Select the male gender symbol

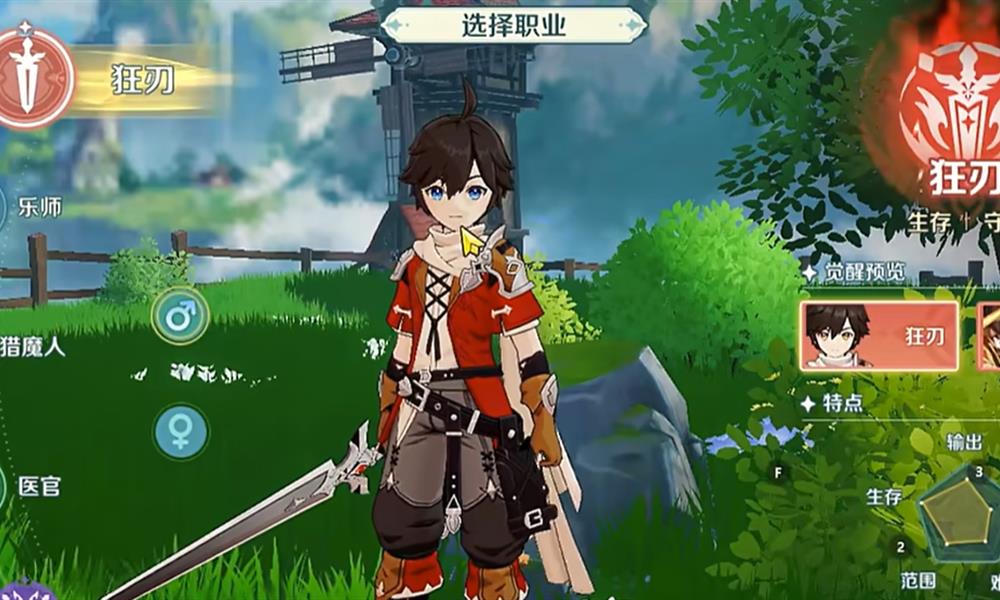pos(180,317)
